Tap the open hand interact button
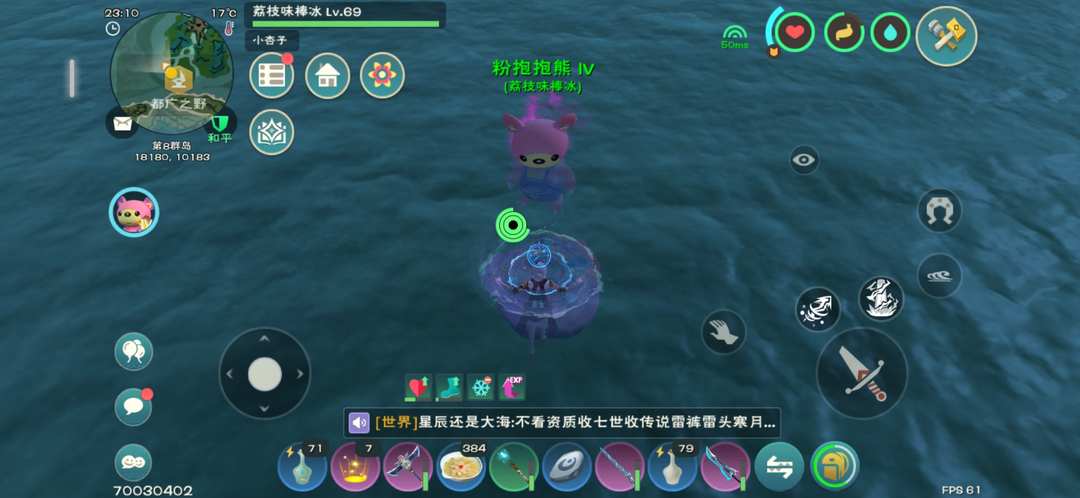 pyautogui.click(x=724, y=332)
